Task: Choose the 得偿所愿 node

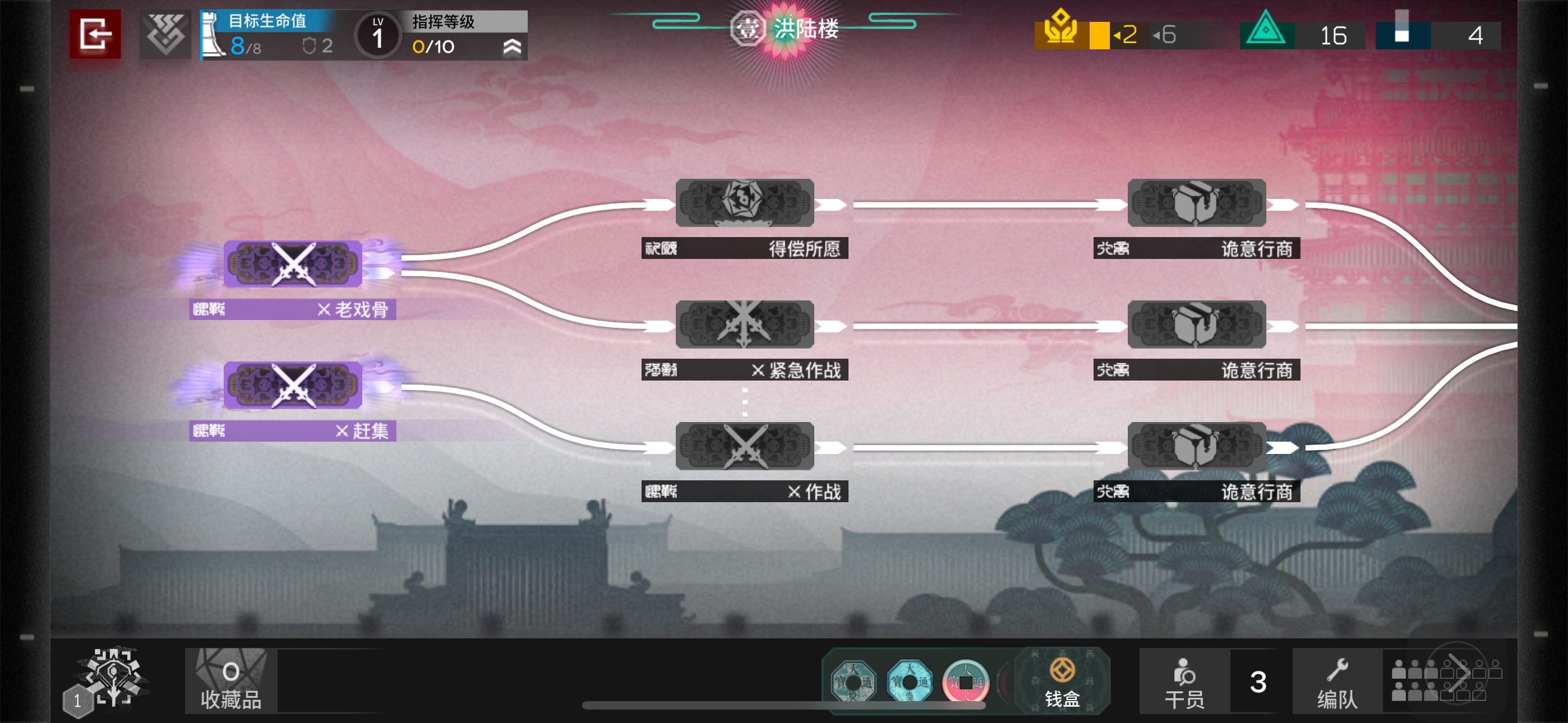Action: (x=744, y=203)
